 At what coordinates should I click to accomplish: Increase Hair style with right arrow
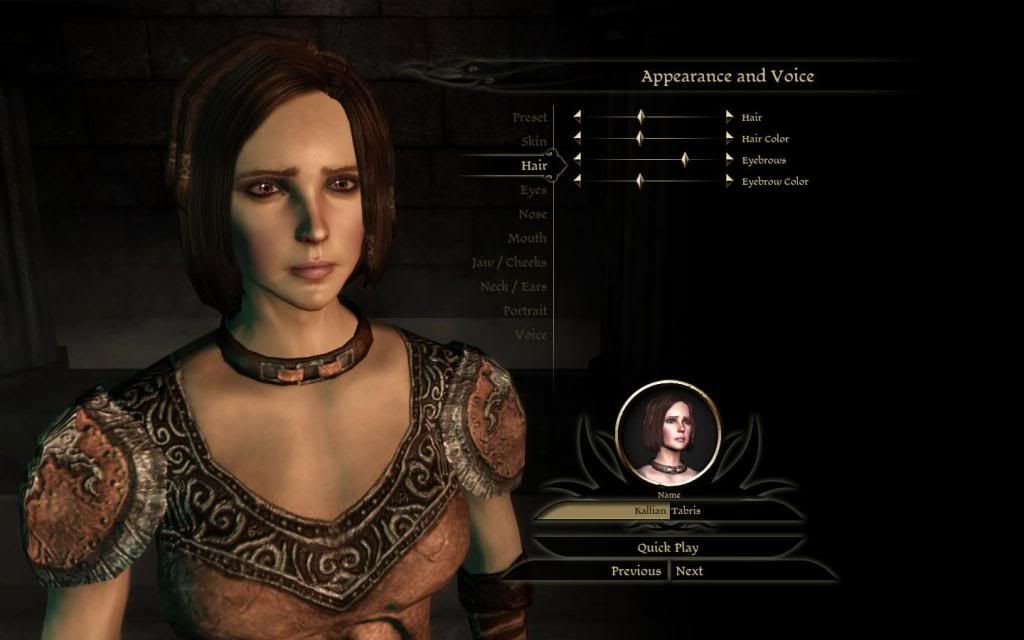(x=729, y=117)
